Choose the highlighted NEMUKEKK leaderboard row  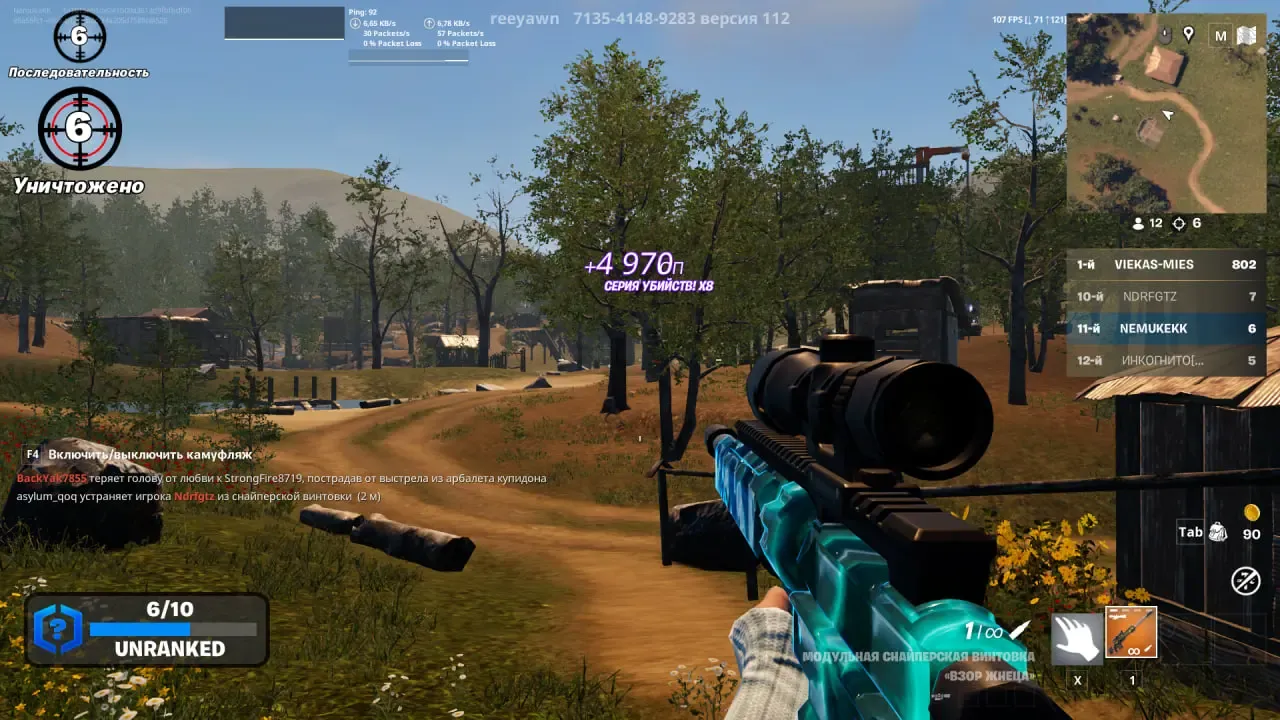pos(1165,329)
